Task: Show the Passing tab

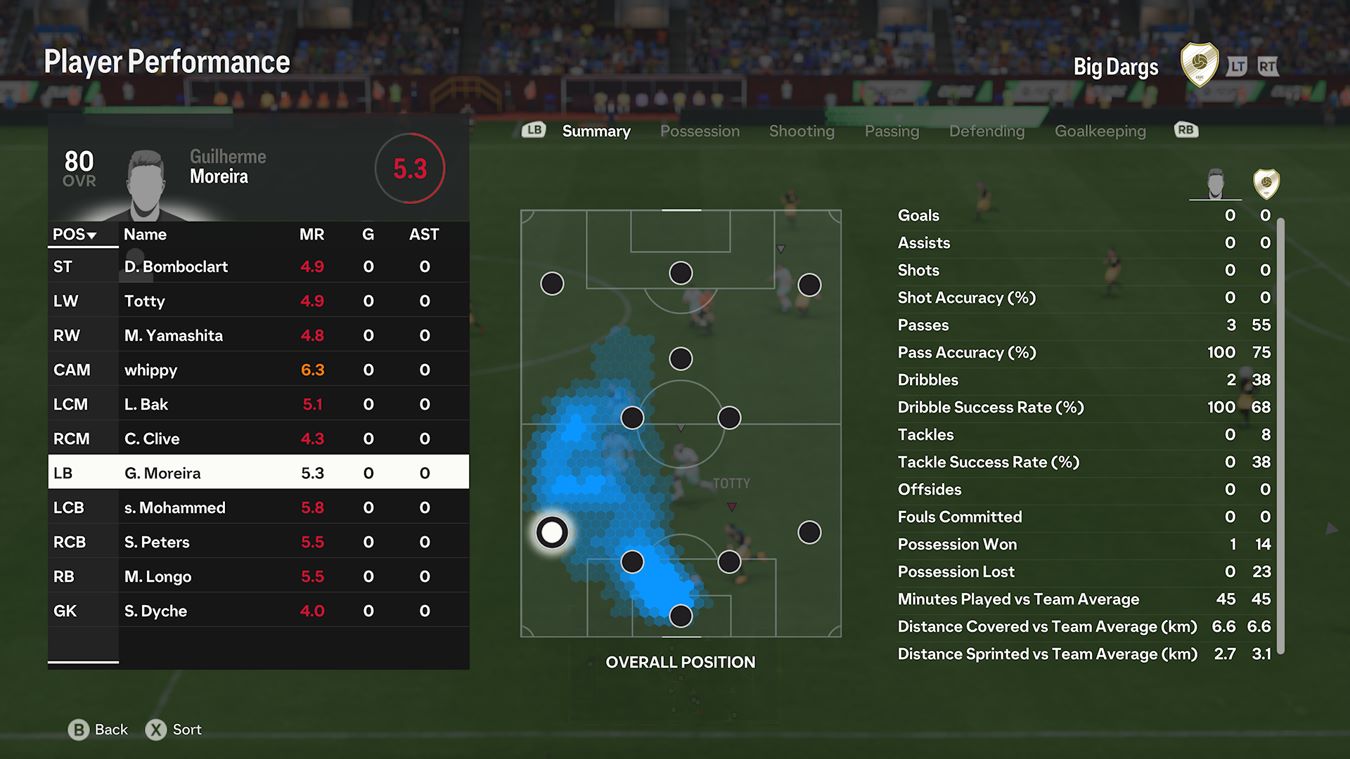Action: (891, 131)
